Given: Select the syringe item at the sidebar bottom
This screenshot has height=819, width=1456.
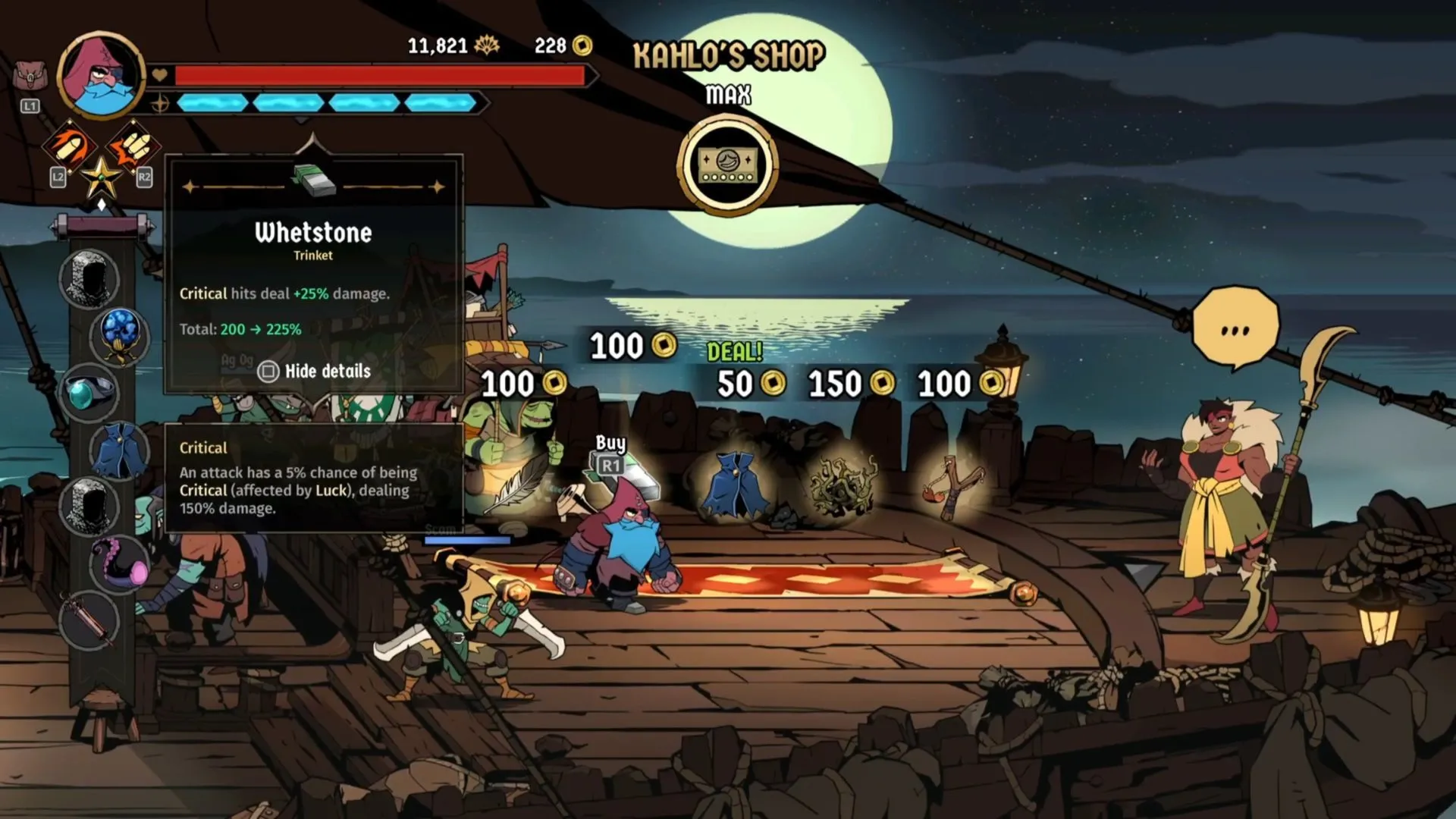Looking at the screenshot, I should click(88, 619).
